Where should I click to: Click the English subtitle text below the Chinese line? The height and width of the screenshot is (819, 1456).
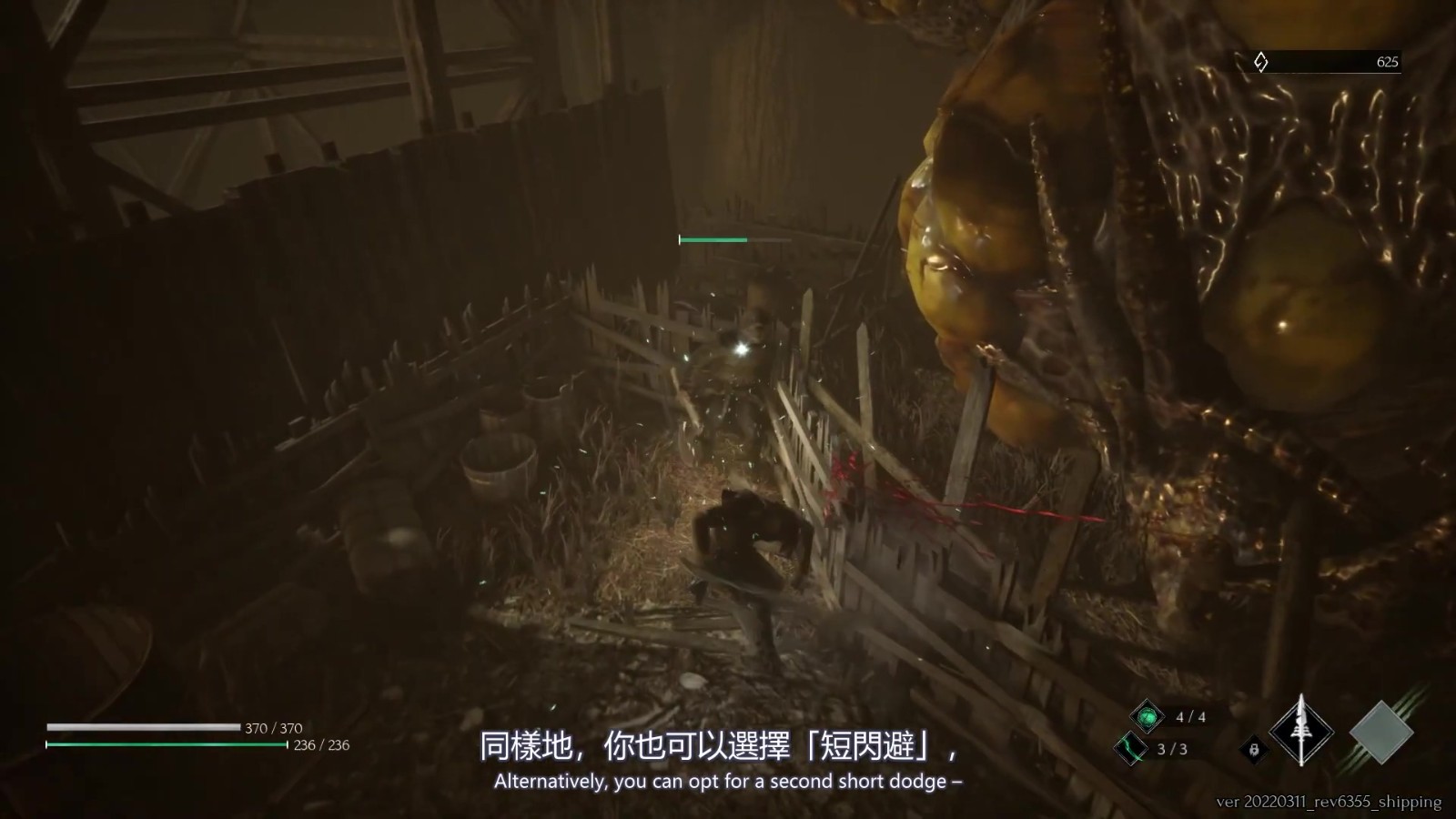point(728,780)
